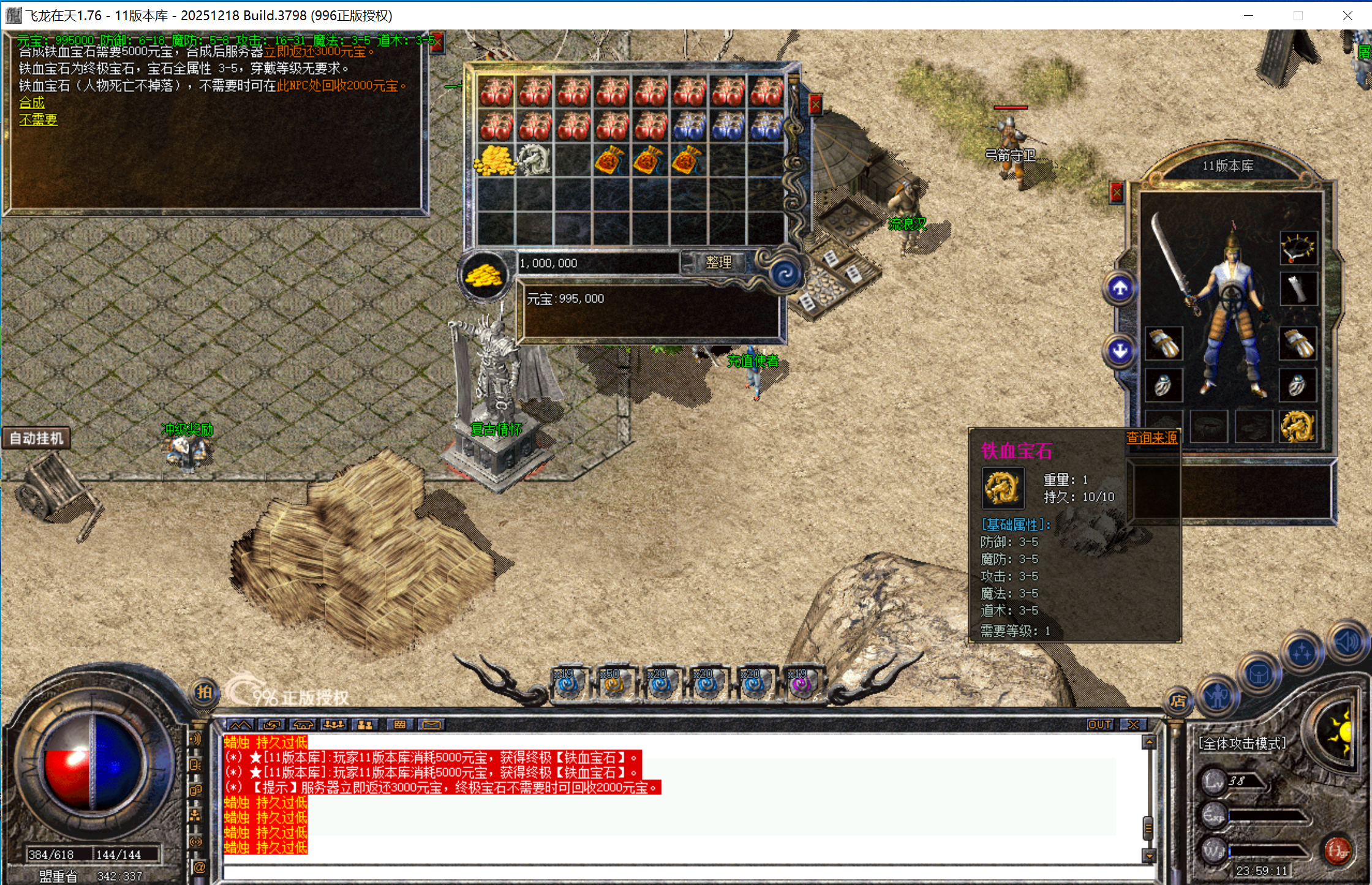1372x885 pixels.
Task: Minimize the game window
Action: pyautogui.click(x=1248, y=15)
